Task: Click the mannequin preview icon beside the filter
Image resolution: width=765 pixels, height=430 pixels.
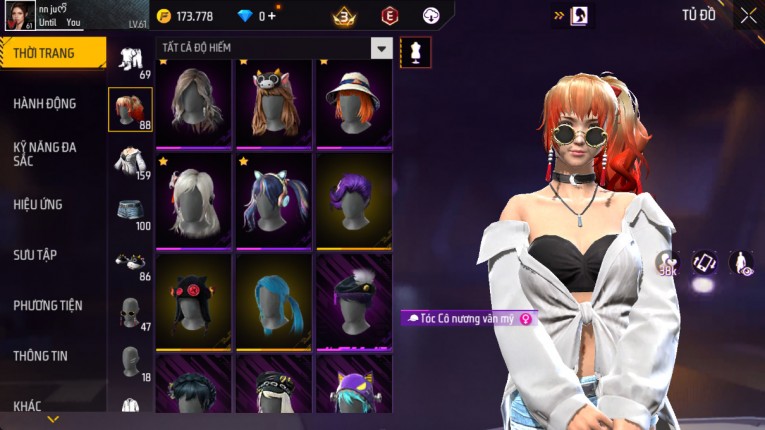Action: (415, 52)
